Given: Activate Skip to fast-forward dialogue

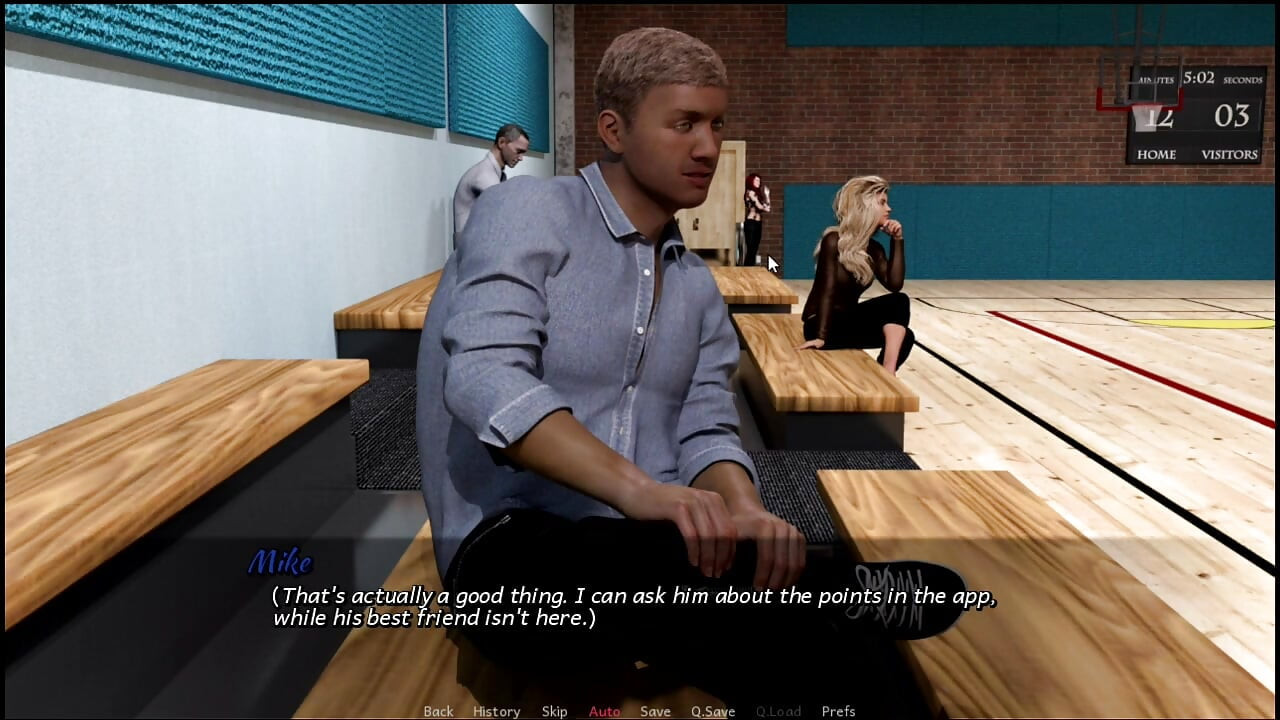Looking at the screenshot, I should 554,711.
